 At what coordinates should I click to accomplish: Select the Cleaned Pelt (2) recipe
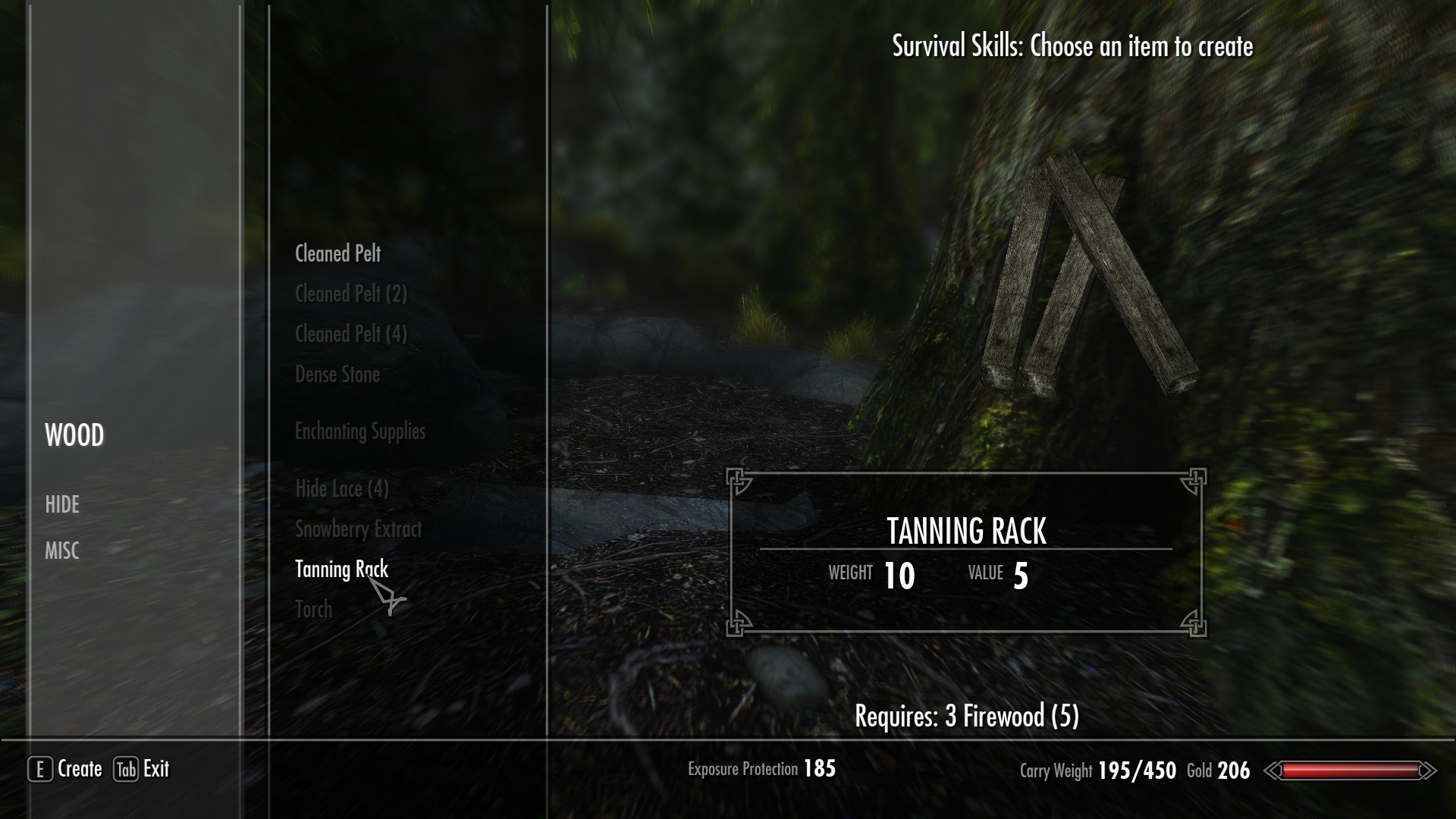point(350,294)
